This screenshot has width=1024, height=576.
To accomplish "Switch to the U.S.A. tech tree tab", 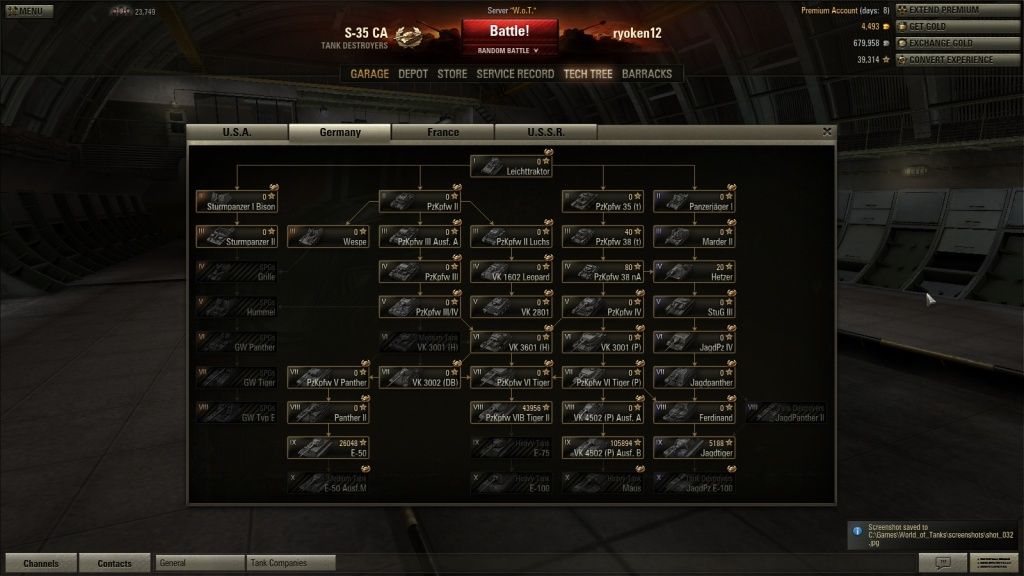I will pyautogui.click(x=237, y=132).
